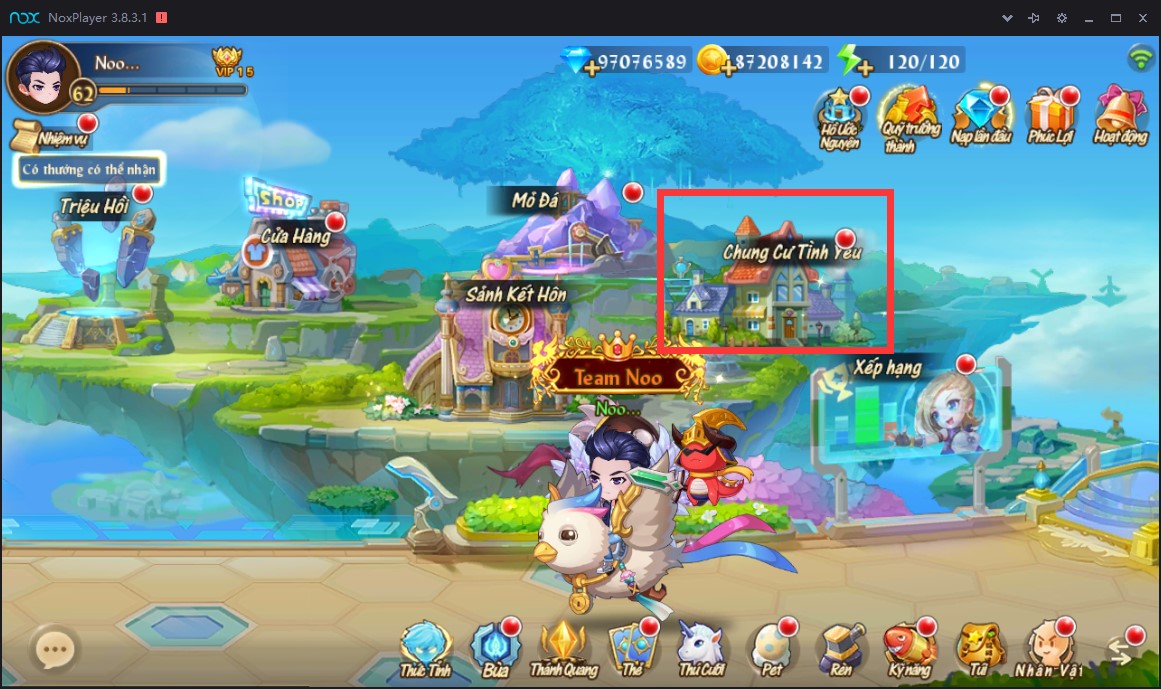Open the Nhân Vật character menu
This screenshot has height=689, width=1161.
pos(1044,648)
